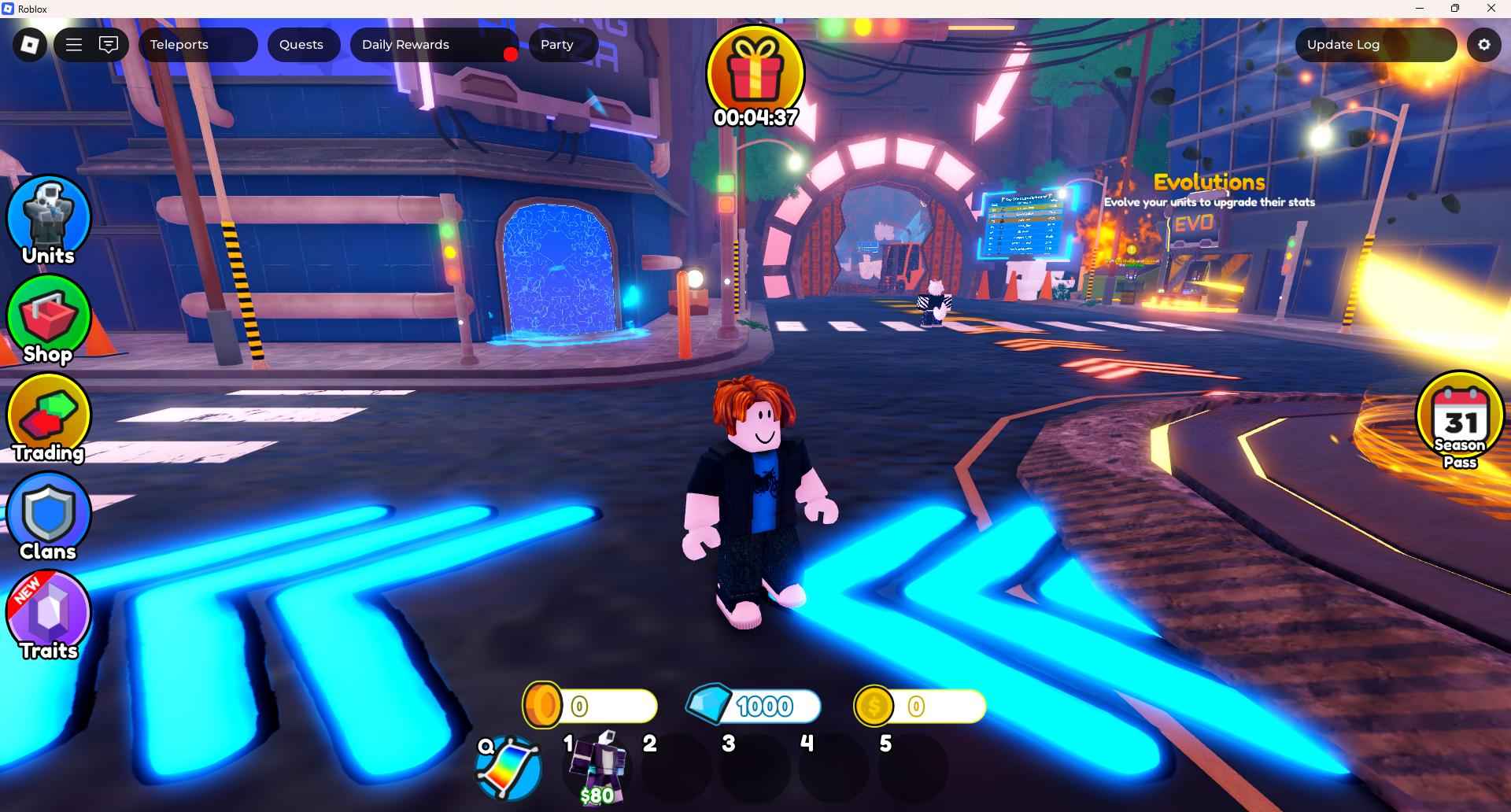The image size is (1511, 812).
Task: Open the Teleports menu
Action: point(198,45)
